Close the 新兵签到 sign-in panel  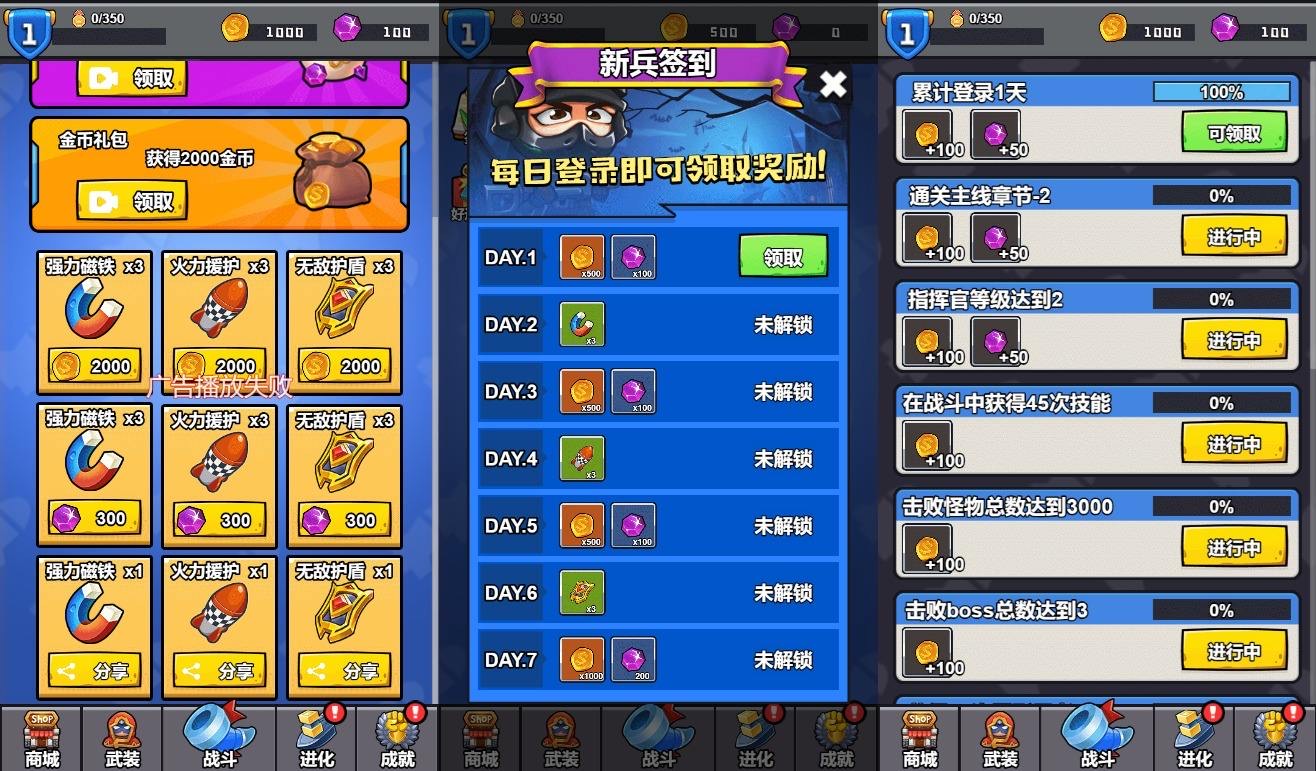[833, 85]
